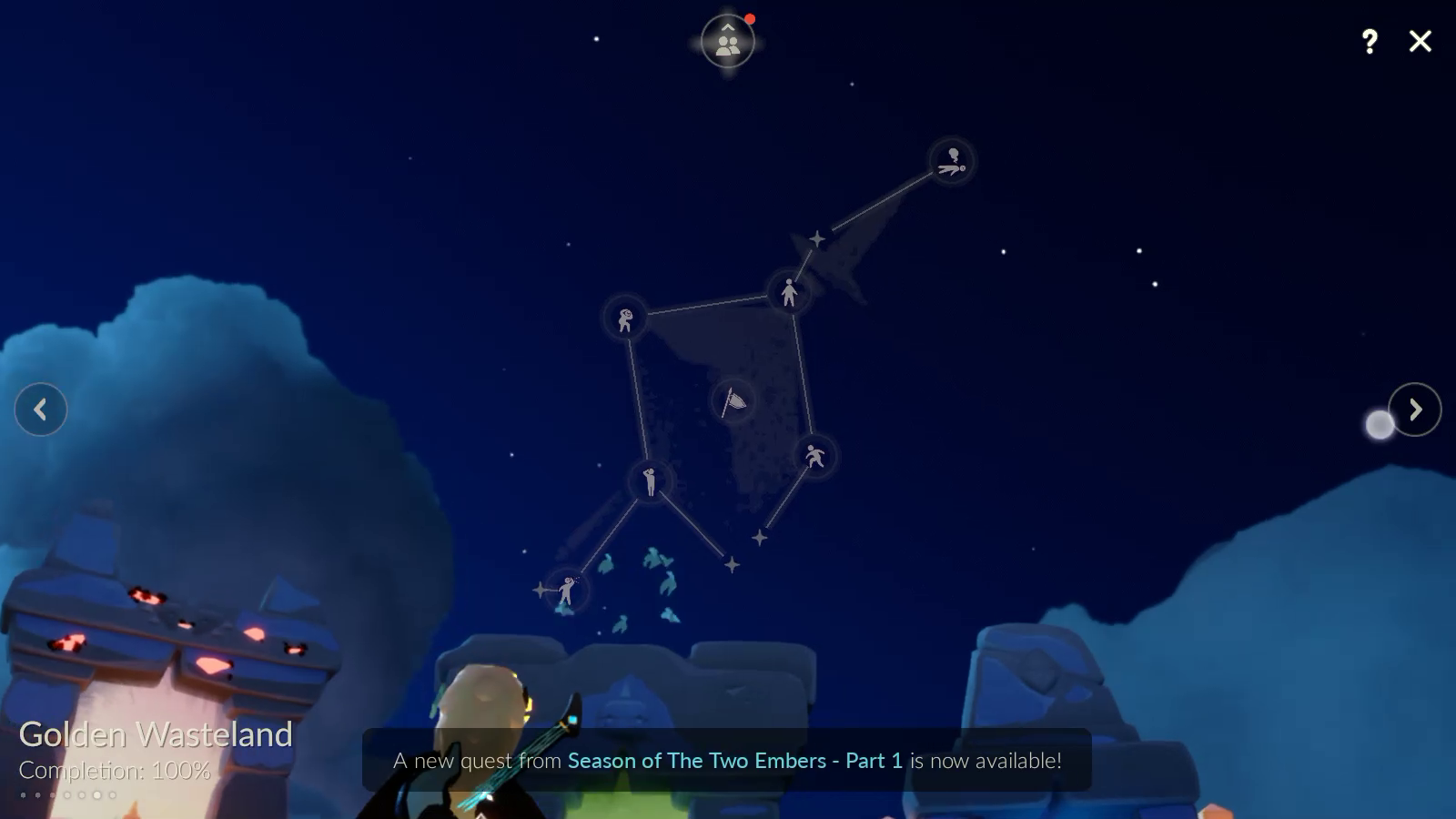Screen dimensions: 1456x819
Task: Select the lying-down spirit node
Action: [x=952, y=162]
